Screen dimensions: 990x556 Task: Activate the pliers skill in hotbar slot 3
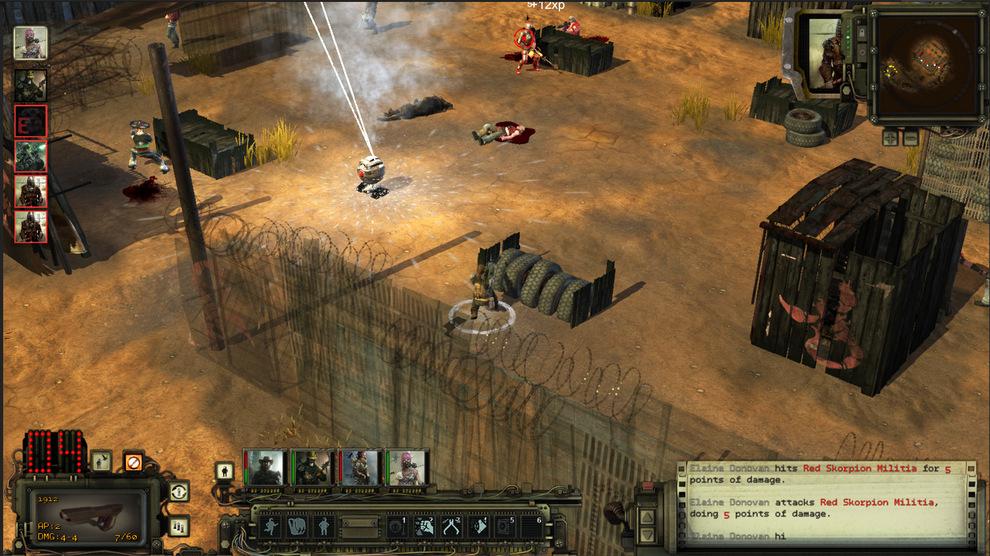[x=451, y=526]
